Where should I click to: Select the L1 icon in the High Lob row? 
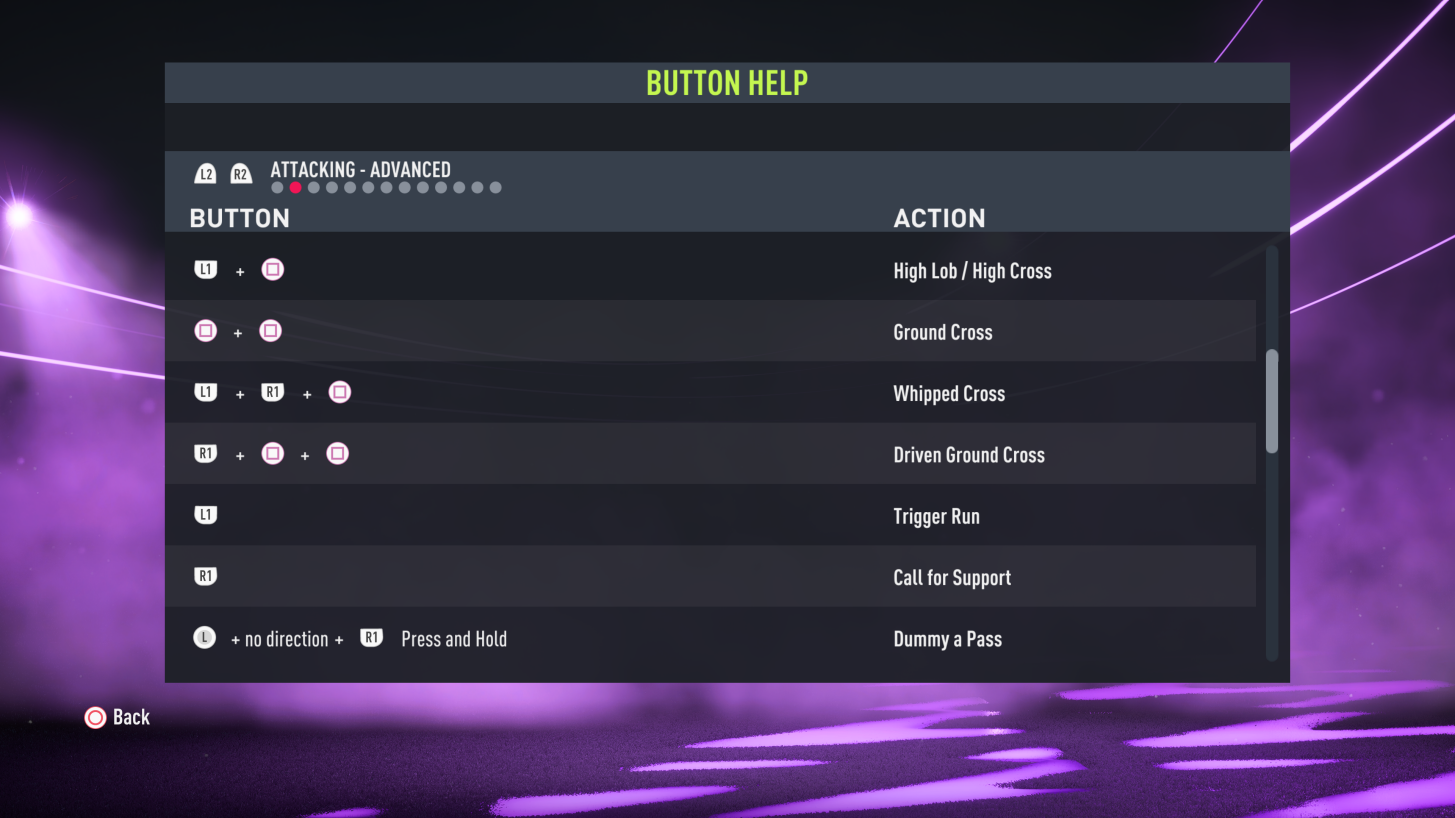pyautogui.click(x=205, y=268)
